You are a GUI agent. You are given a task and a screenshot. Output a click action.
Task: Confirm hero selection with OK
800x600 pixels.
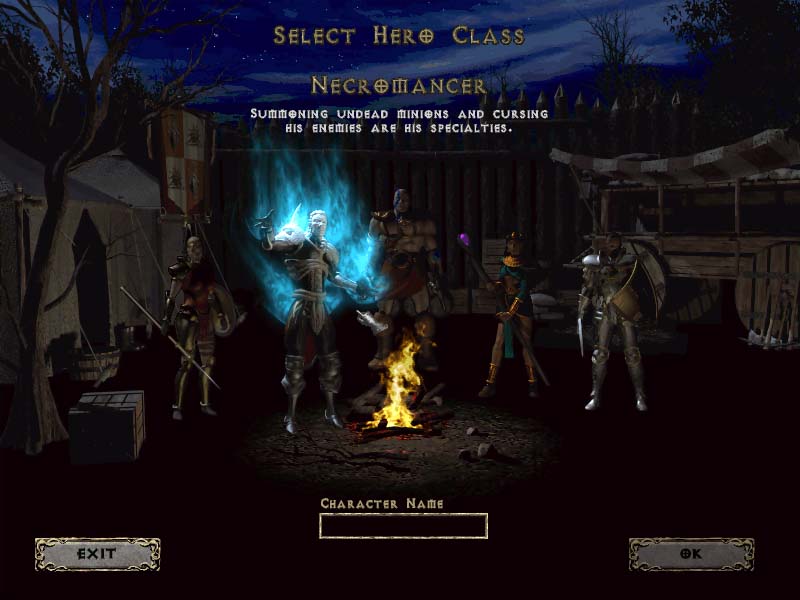[691, 554]
